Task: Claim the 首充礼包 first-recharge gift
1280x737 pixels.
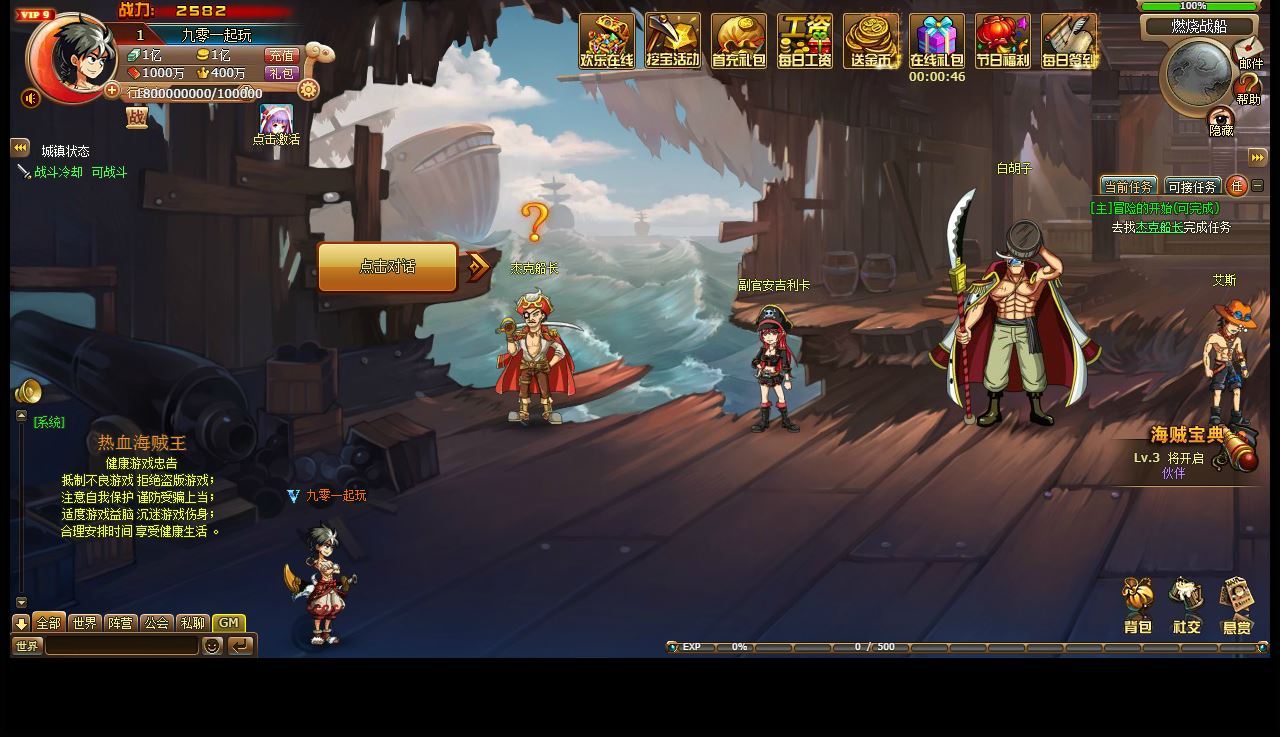Action: pos(739,41)
